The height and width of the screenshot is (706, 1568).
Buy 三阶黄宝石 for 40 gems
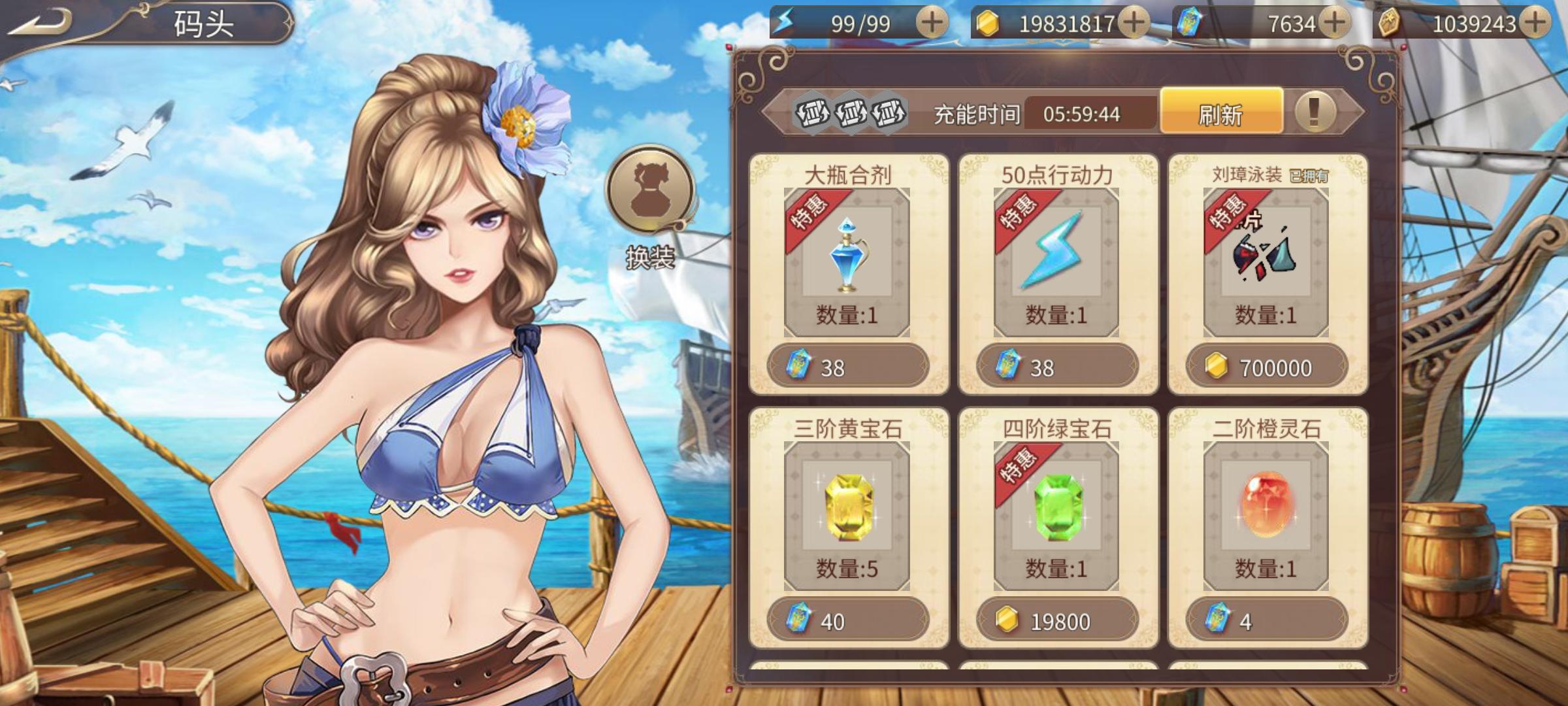point(847,620)
